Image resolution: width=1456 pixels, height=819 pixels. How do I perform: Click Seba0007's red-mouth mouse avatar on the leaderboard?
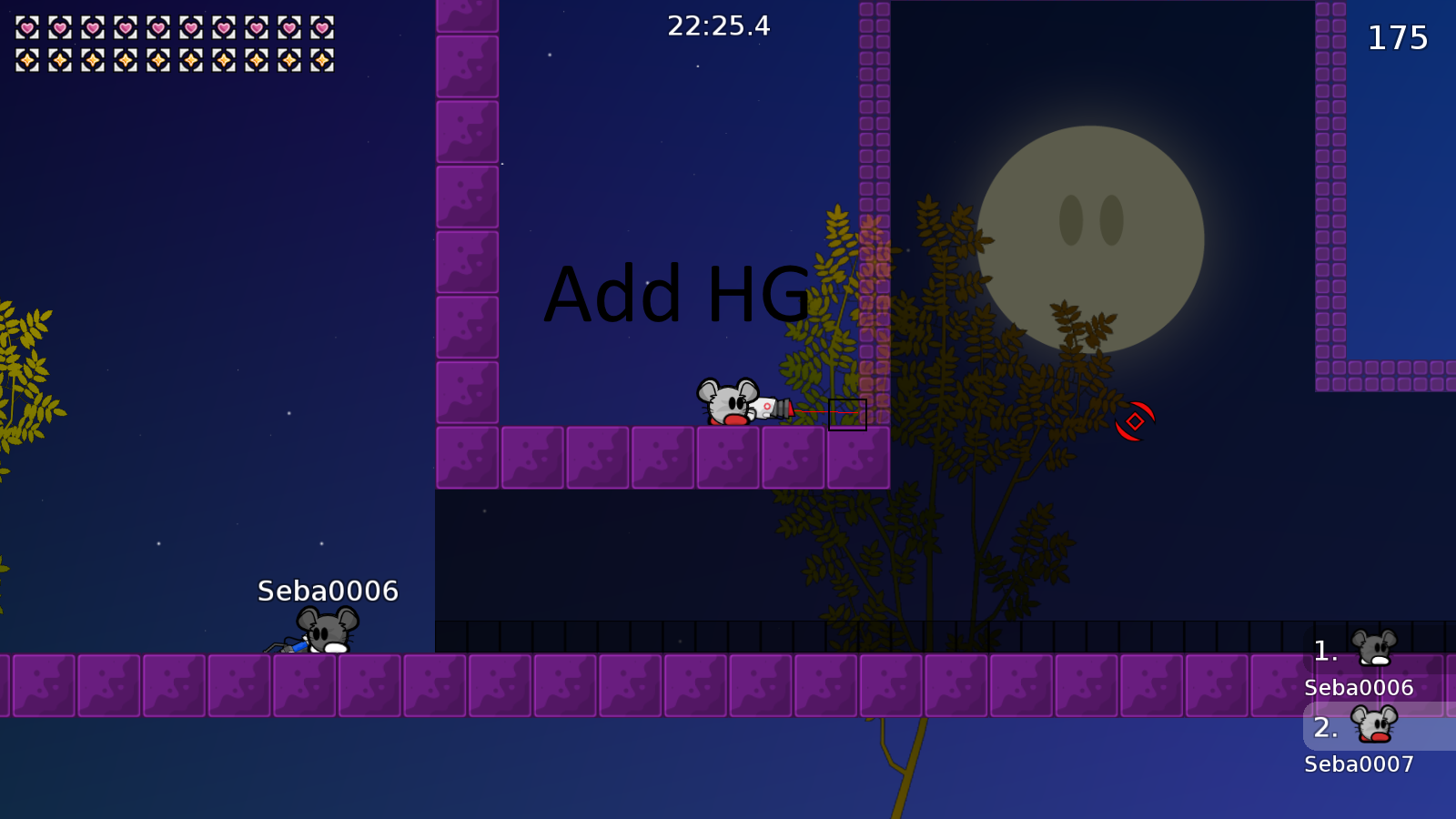tap(1374, 725)
